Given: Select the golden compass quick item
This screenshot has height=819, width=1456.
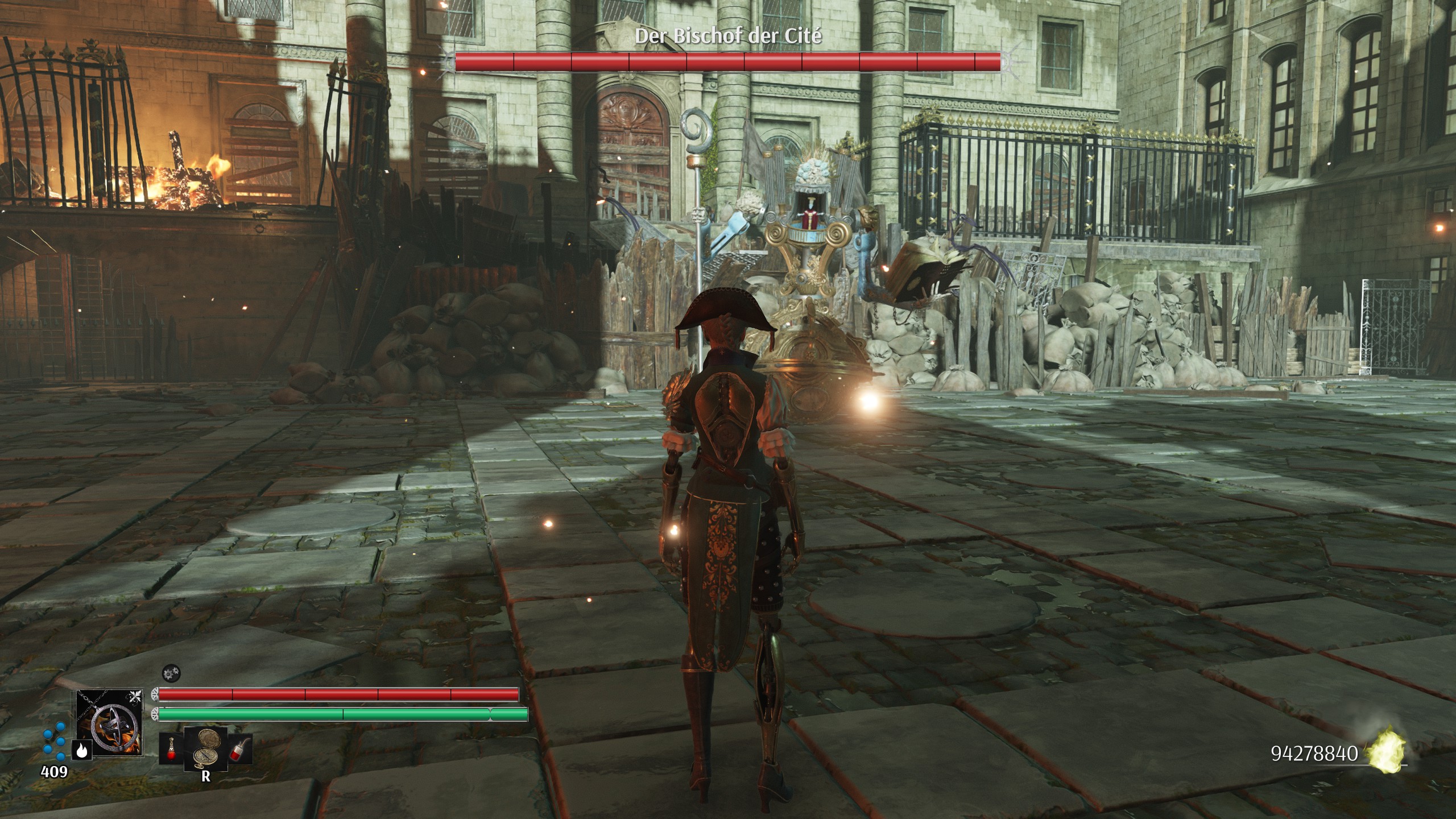Looking at the screenshot, I should tap(205, 747).
